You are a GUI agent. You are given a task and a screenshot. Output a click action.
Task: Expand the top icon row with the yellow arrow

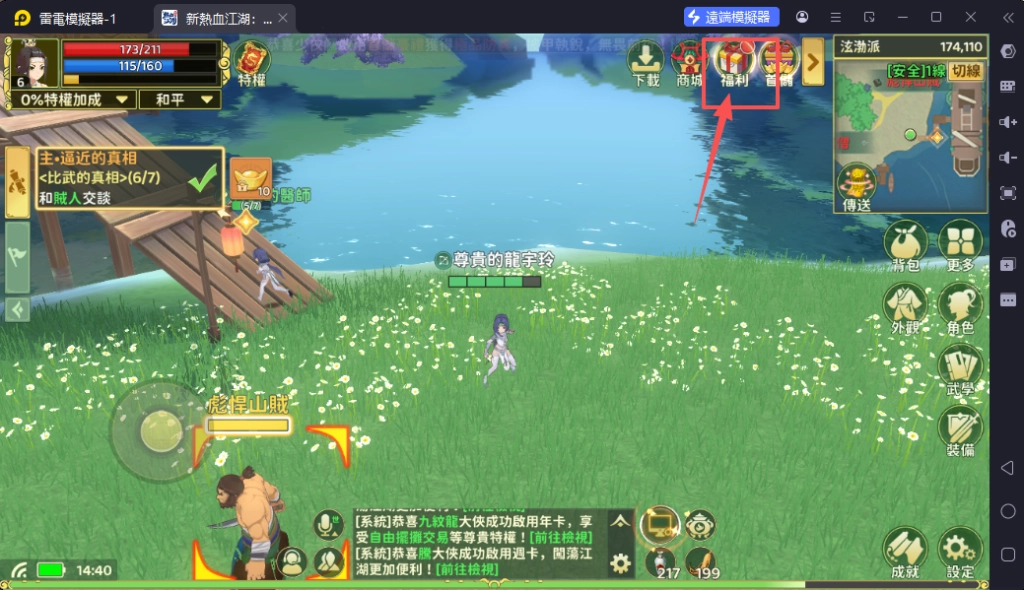tap(813, 64)
